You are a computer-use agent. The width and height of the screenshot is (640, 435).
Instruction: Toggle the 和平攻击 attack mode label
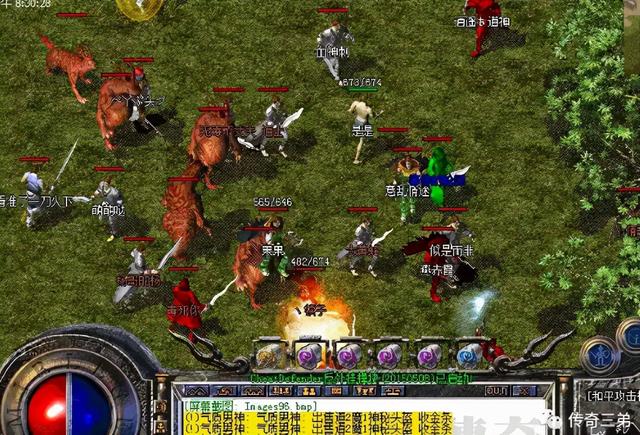point(613,396)
